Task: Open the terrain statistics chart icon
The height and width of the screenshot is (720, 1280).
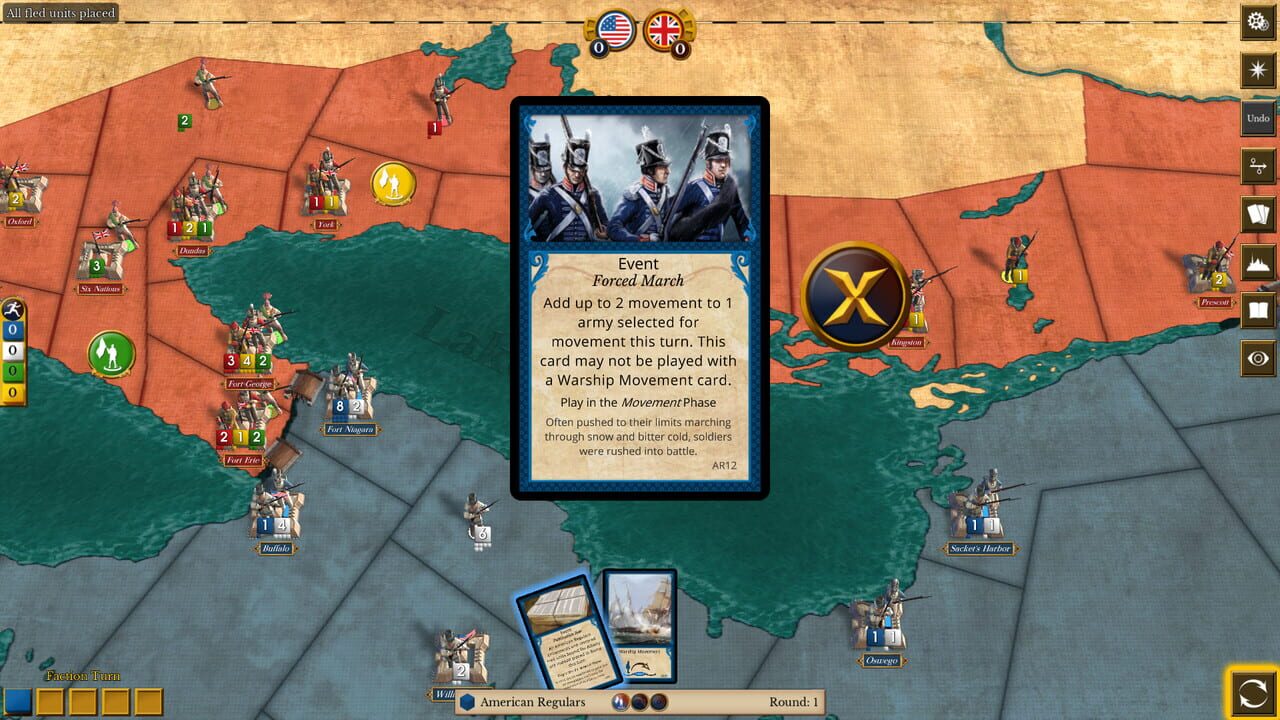Action: pos(1258,262)
